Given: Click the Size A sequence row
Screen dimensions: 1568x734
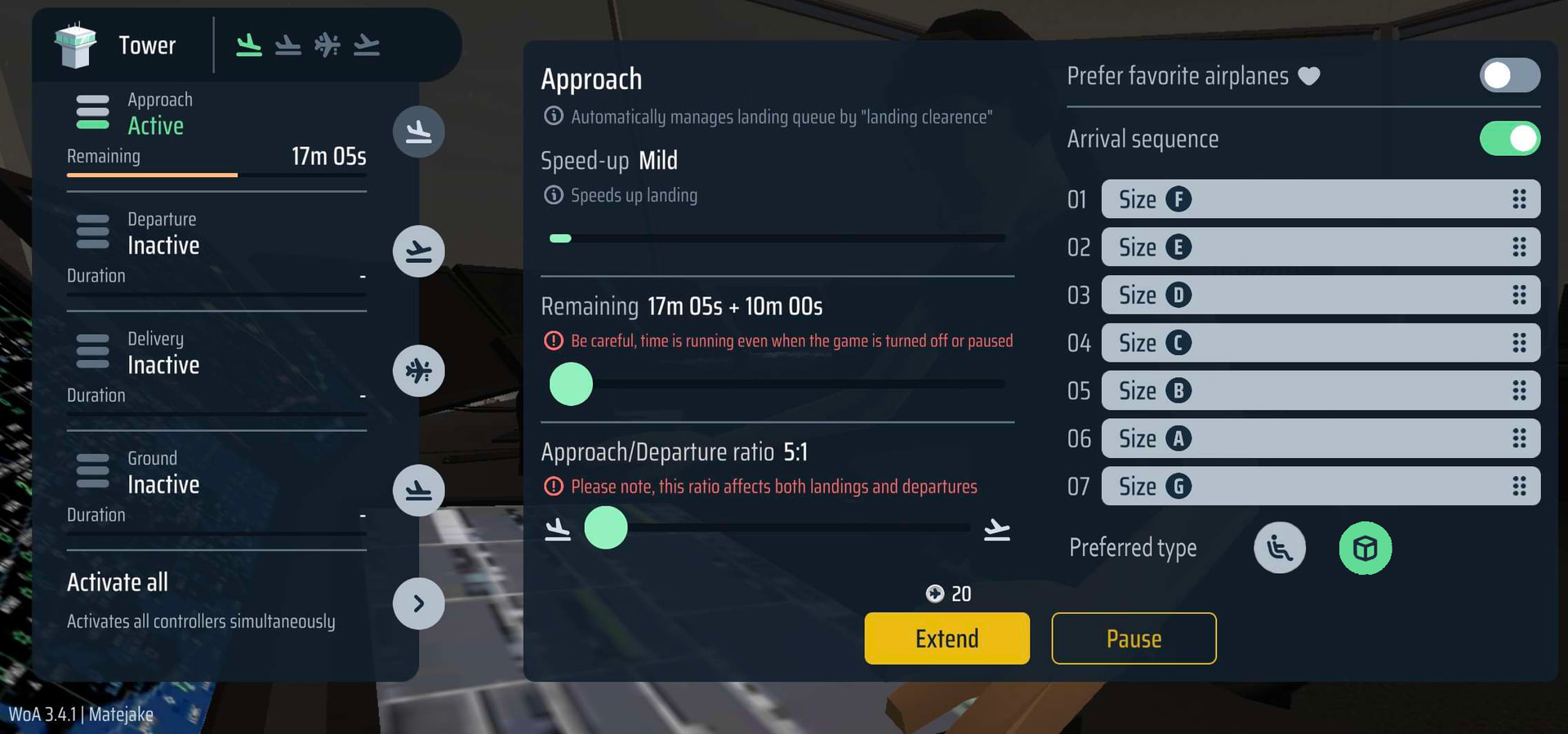Looking at the screenshot, I should (x=1319, y=438).
